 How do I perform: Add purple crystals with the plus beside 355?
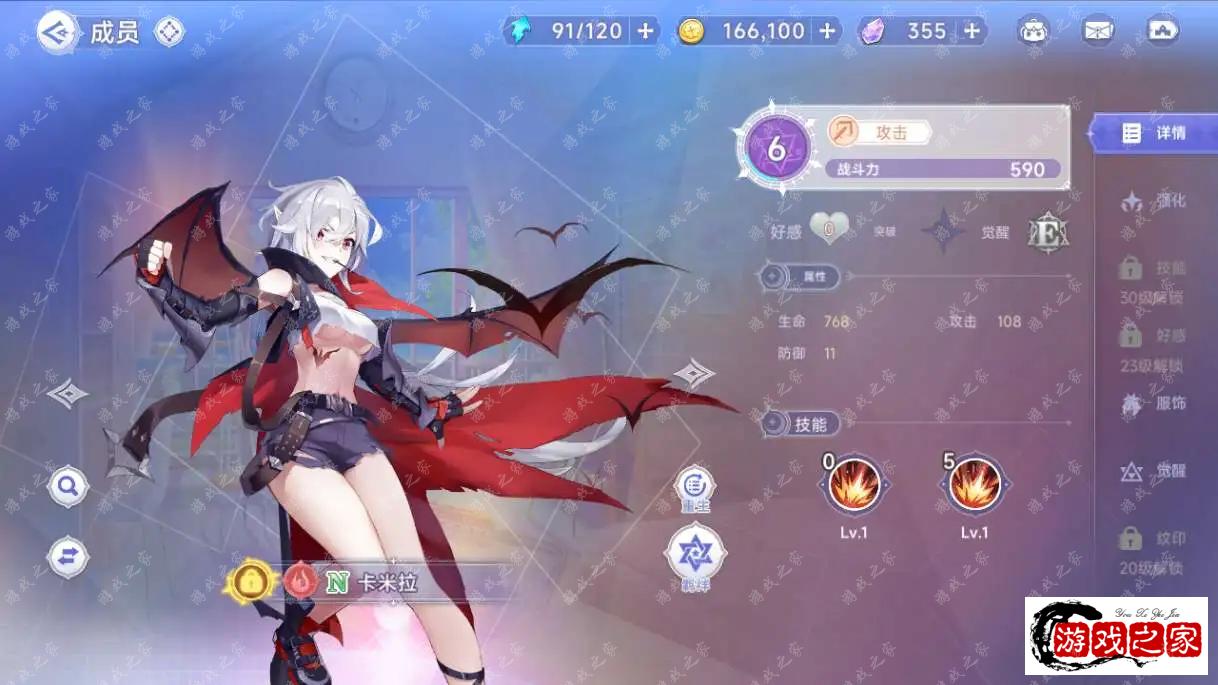pos(971,31)
